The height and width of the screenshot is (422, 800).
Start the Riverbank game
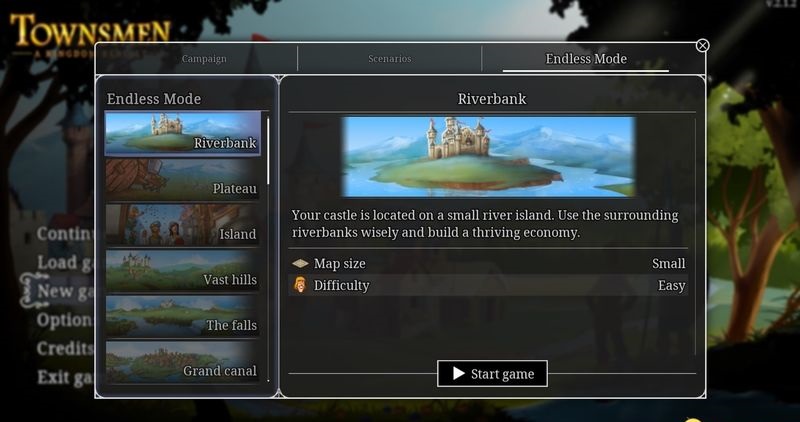492,374
